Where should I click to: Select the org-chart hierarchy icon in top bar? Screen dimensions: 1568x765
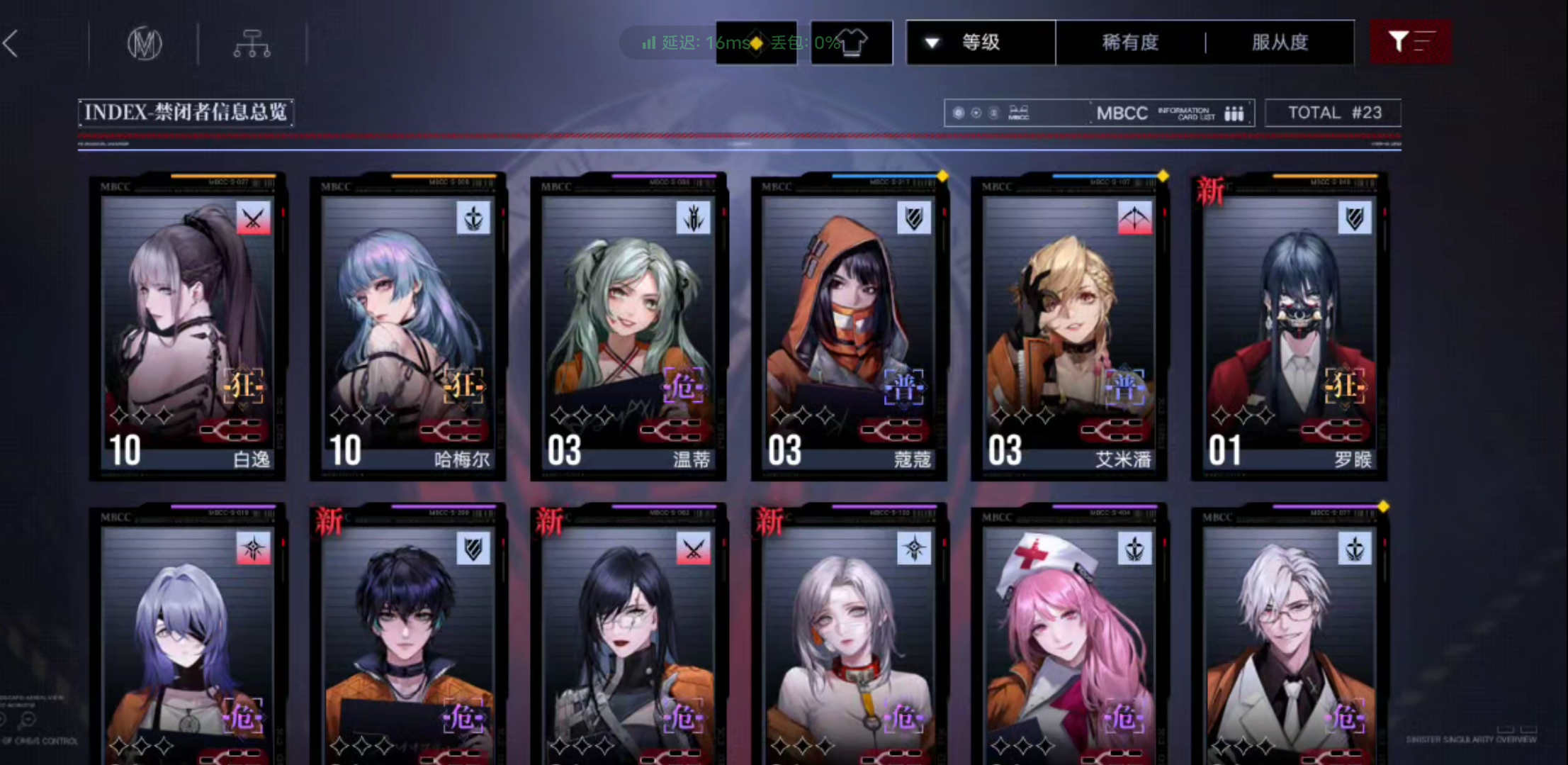point(252,42)
